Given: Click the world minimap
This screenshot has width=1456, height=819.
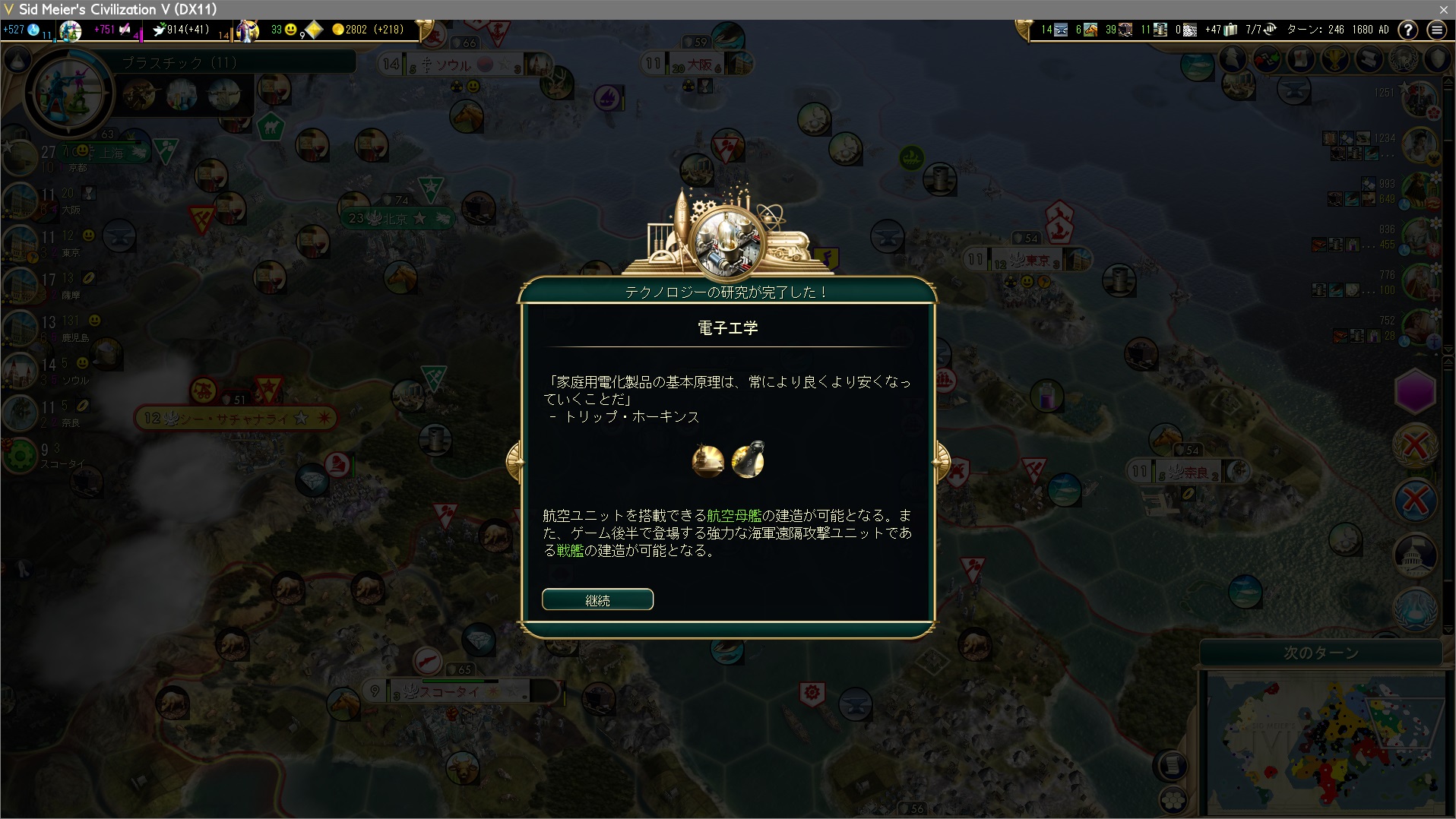Looking at the screenshot, I should coord(1325,745).
